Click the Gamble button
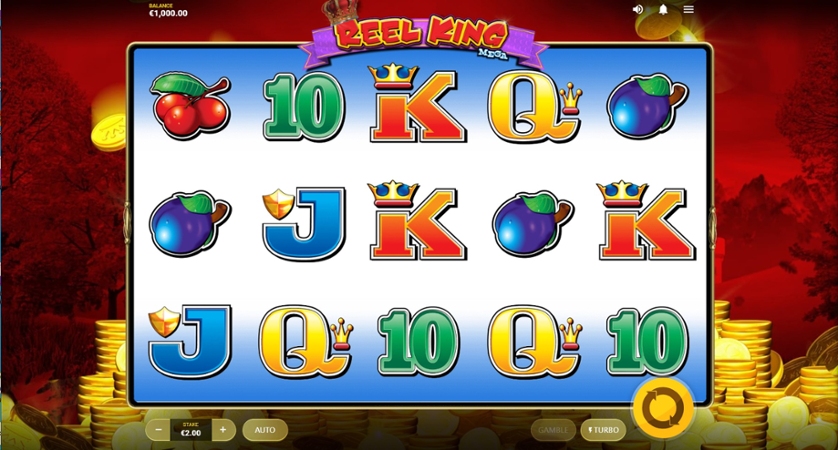 pos(553,430)
